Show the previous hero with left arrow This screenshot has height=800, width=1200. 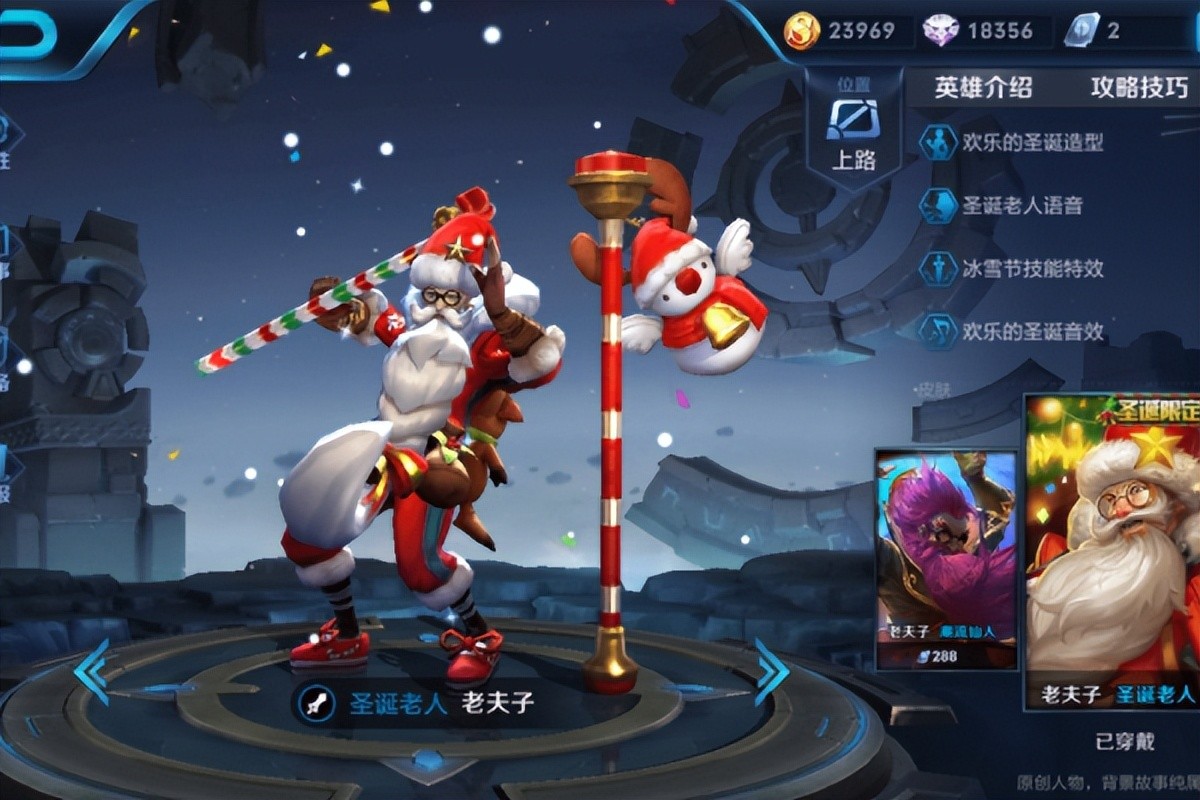tap(92, 672)
